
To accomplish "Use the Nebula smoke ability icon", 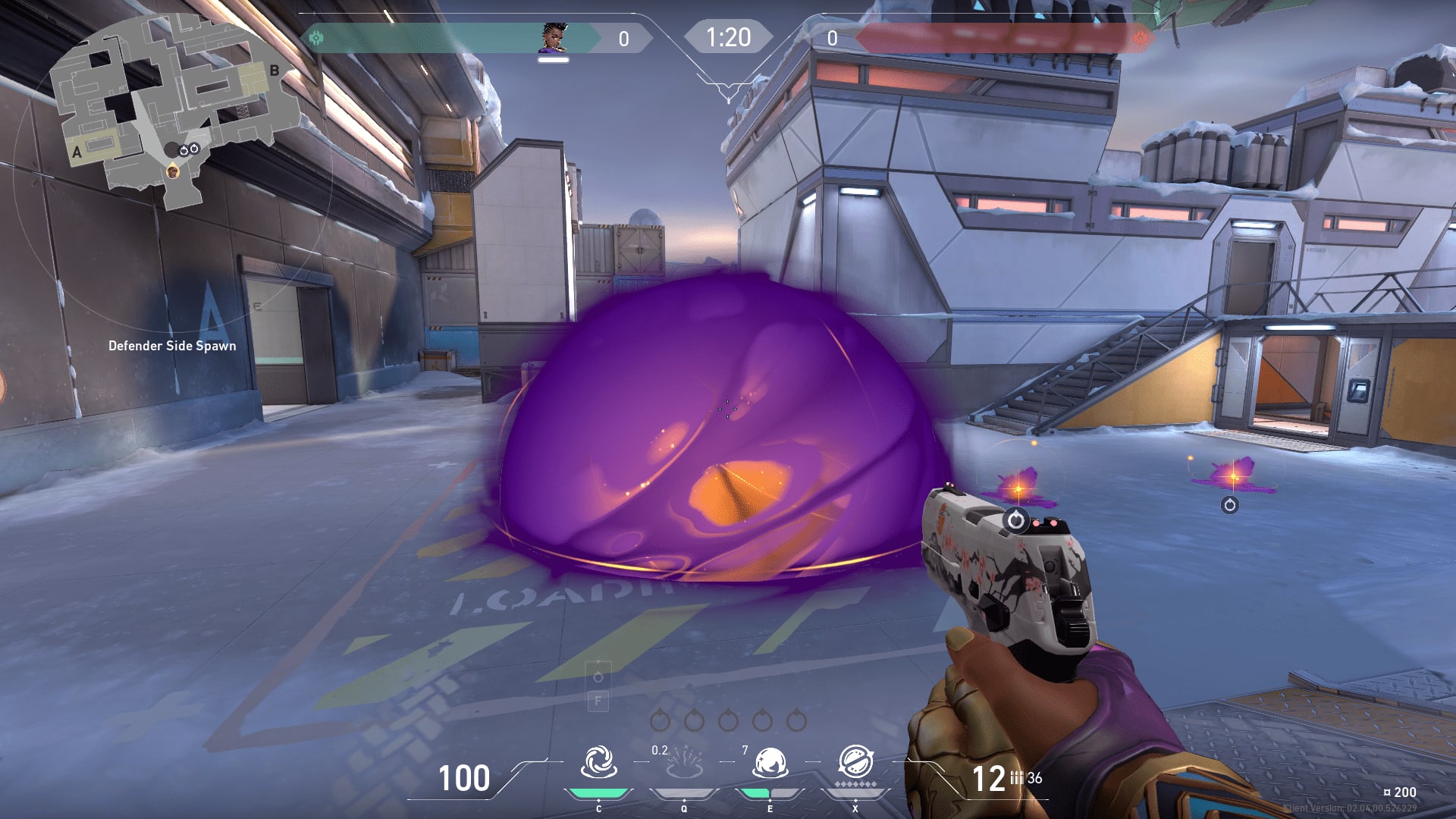I will (x=770, y=763).
